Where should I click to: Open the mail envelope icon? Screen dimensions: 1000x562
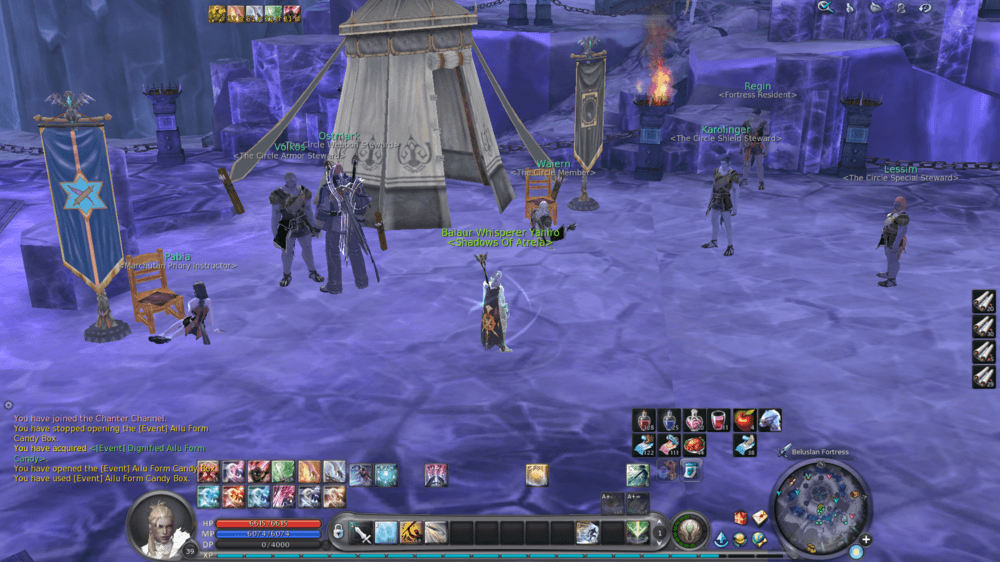[x=760, y=517]
